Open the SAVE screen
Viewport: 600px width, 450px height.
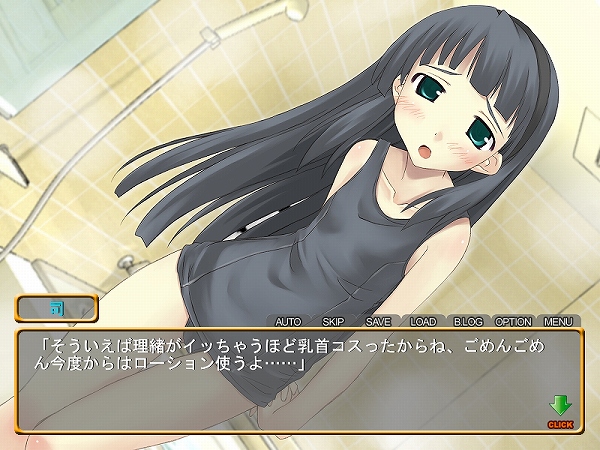(x=378, y=322)
